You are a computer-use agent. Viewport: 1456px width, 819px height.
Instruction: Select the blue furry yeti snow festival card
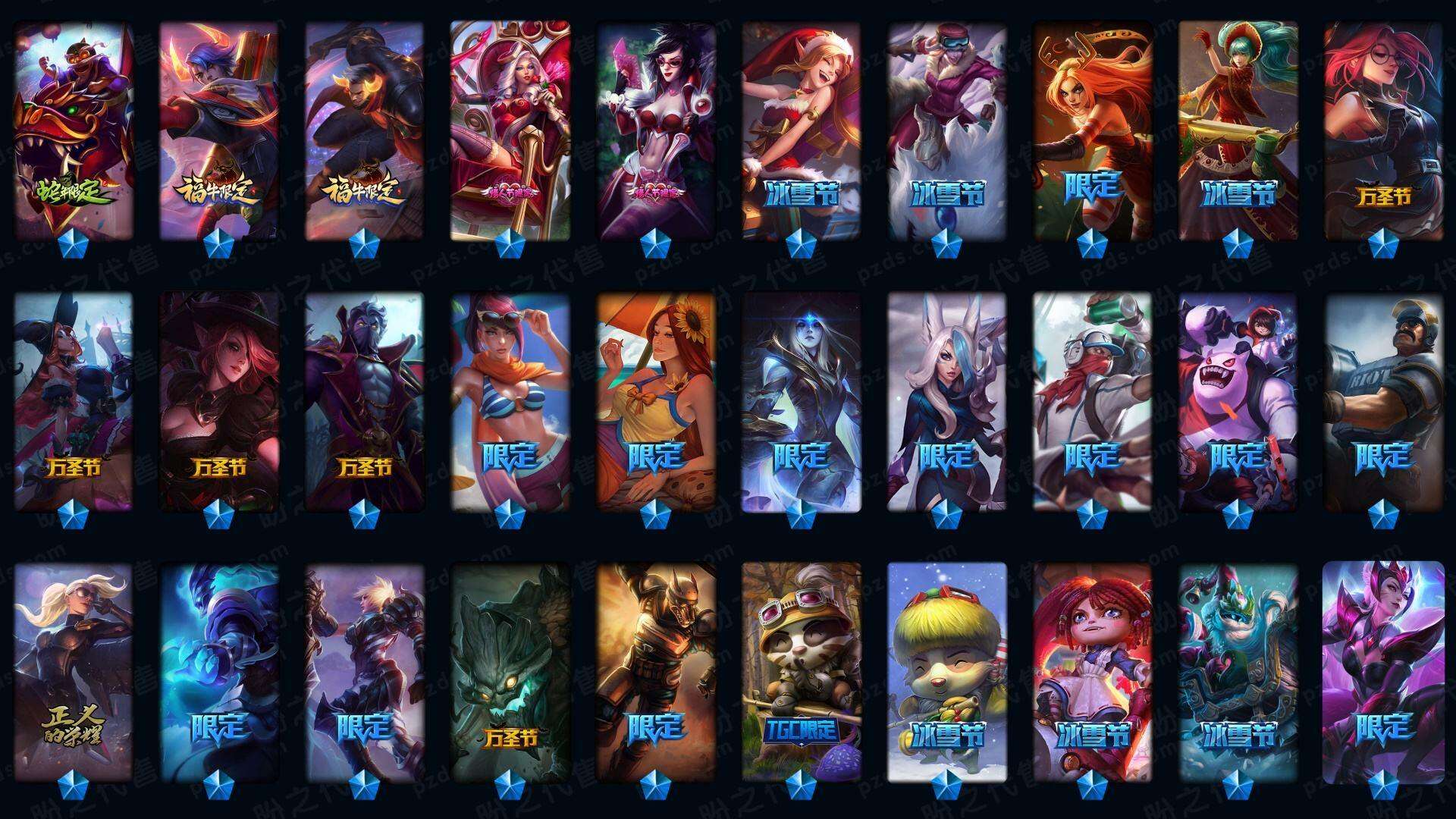click(x=1238, y=671)
